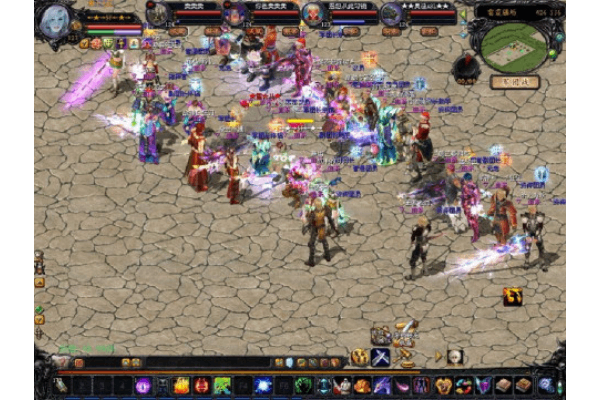Select the golden round emblem icon

point(359,357)
